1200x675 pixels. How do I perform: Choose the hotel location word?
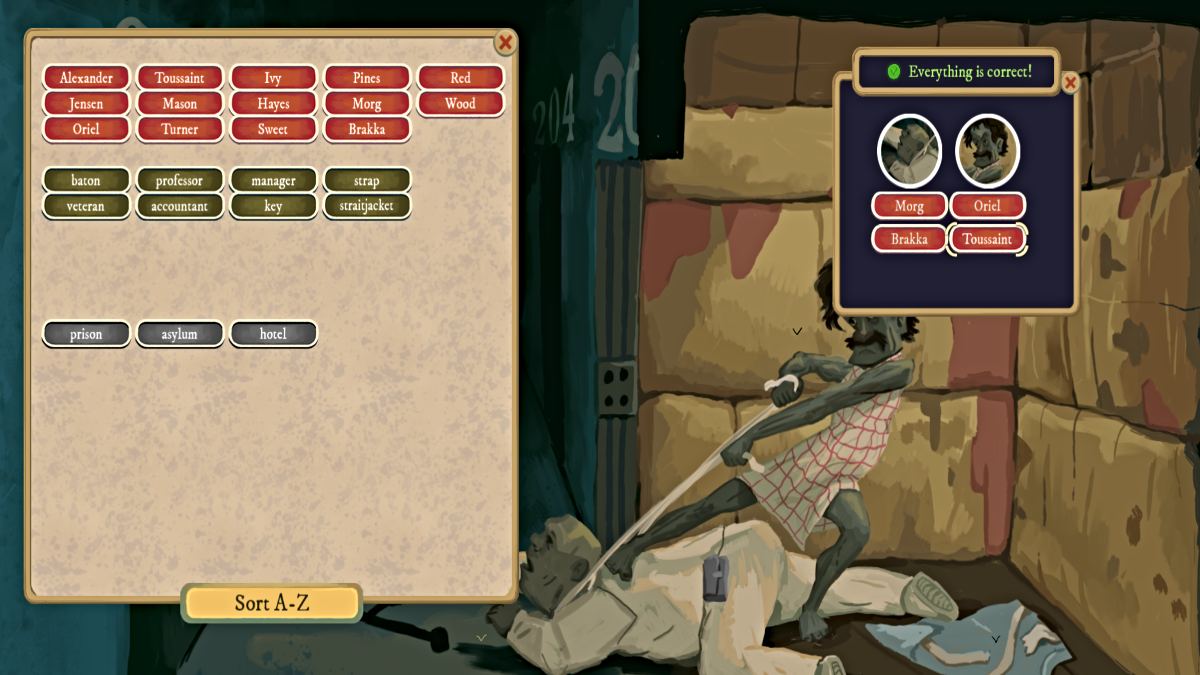click(273, 334)
